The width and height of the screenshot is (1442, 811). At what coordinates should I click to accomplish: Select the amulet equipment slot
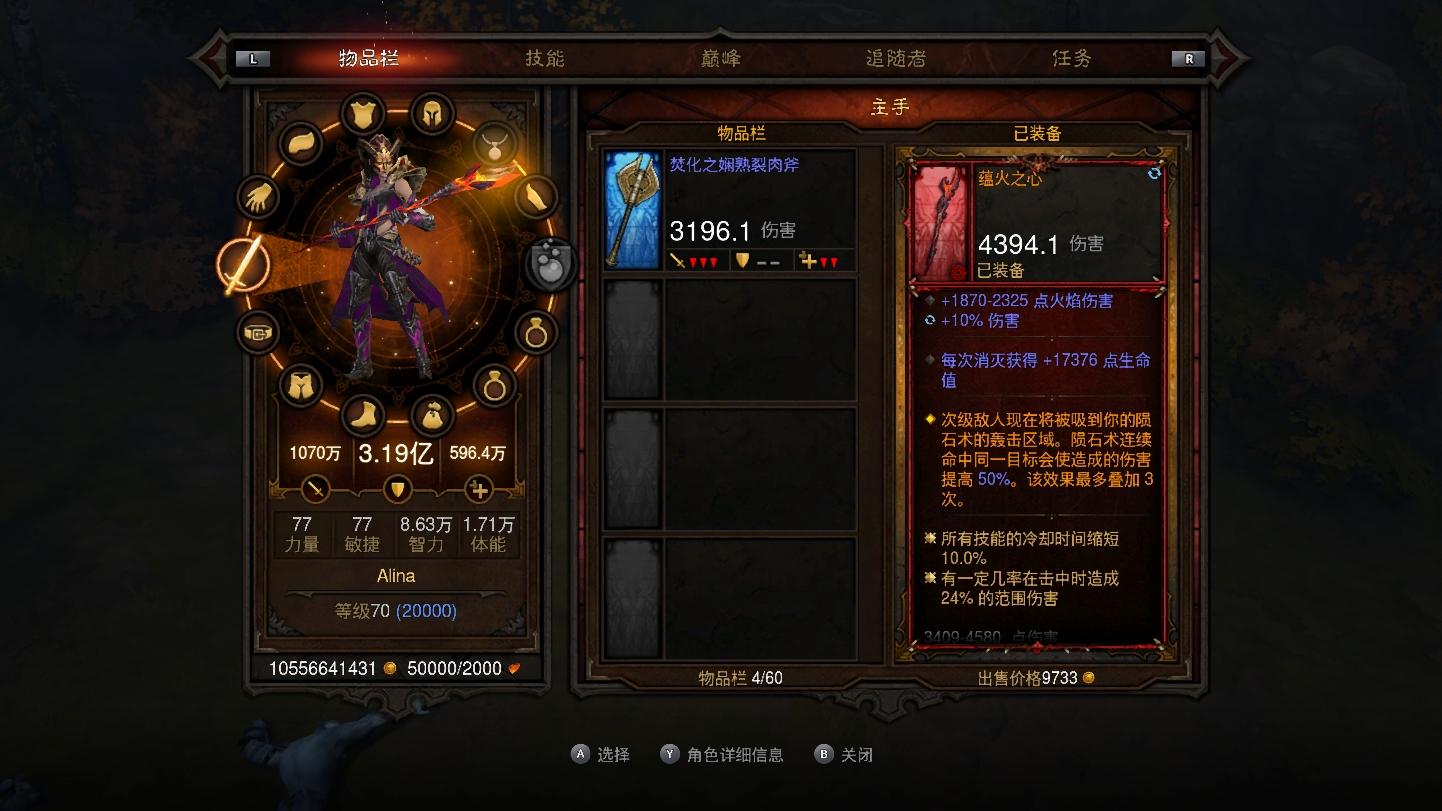coord(494,145)
